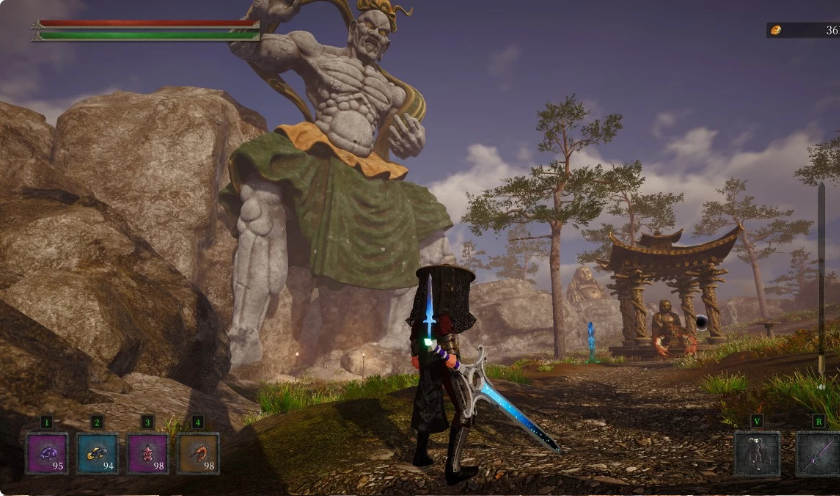Click the horned armor equipment slot

point(757,454)
